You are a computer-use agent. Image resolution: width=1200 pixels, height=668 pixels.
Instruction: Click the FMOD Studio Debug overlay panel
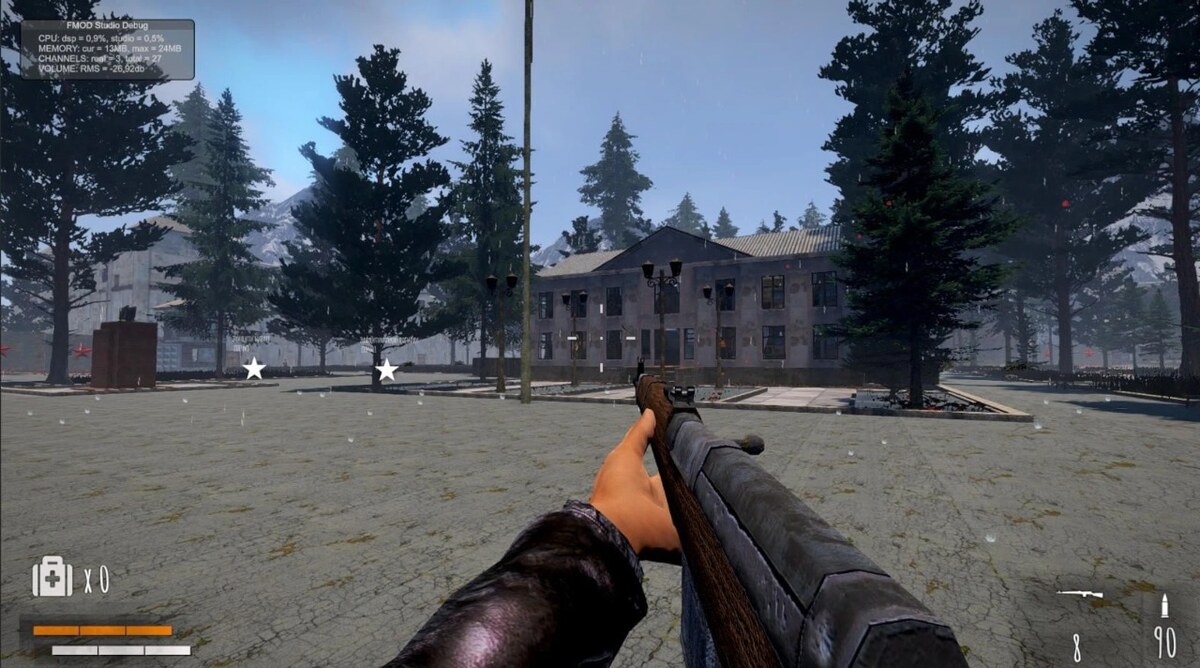click(108, 49)
